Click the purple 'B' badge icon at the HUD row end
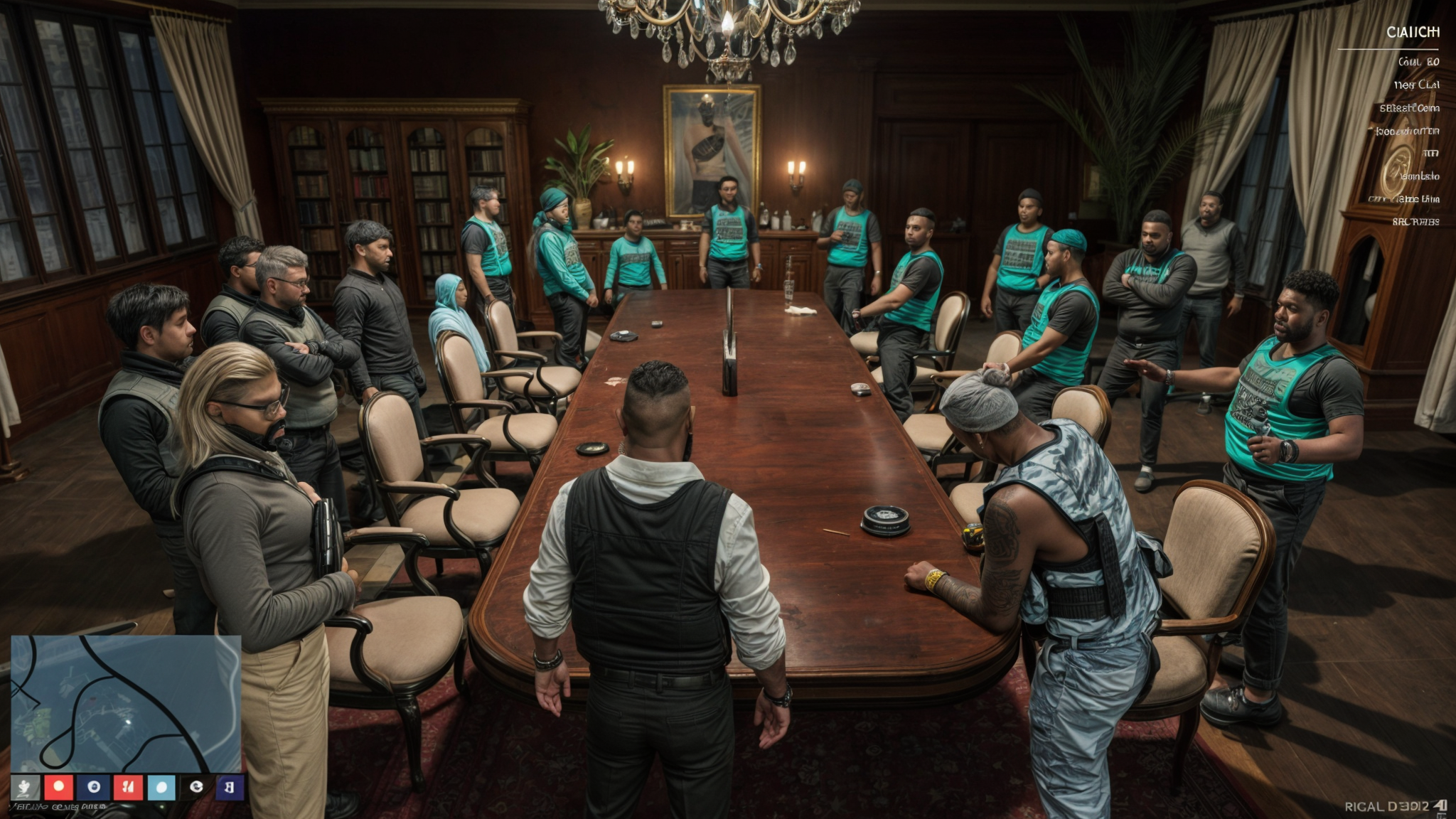This screenshot has width=1456, height=819. (227, 787)
